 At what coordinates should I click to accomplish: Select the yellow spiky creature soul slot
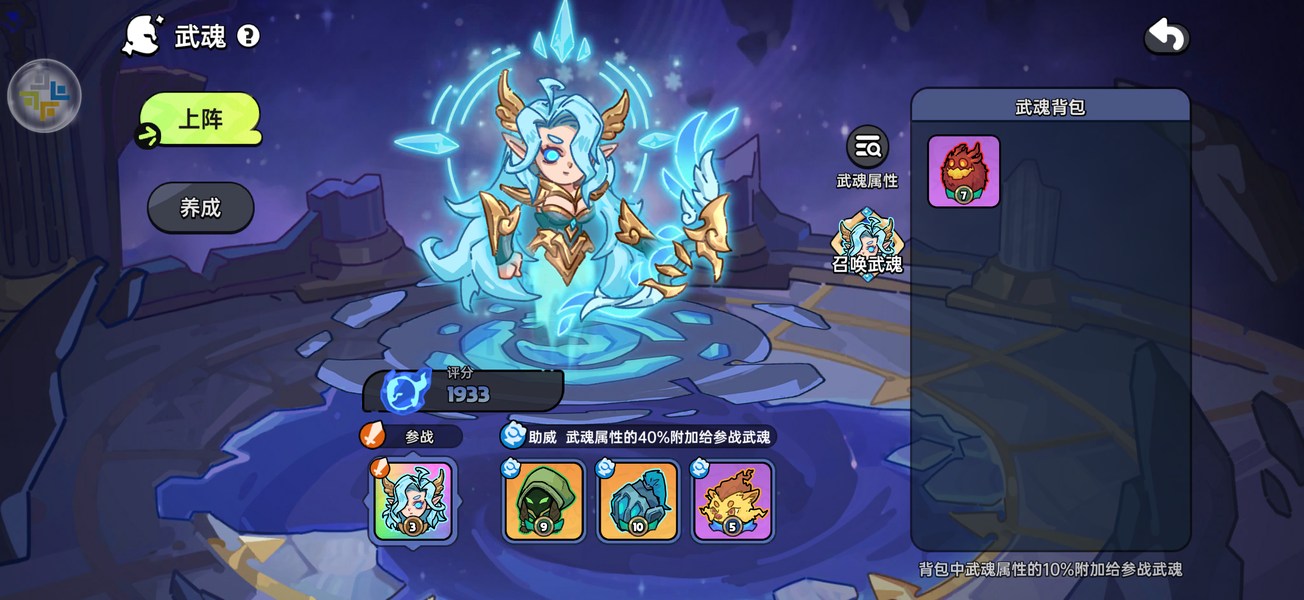[x=732, y=501]
